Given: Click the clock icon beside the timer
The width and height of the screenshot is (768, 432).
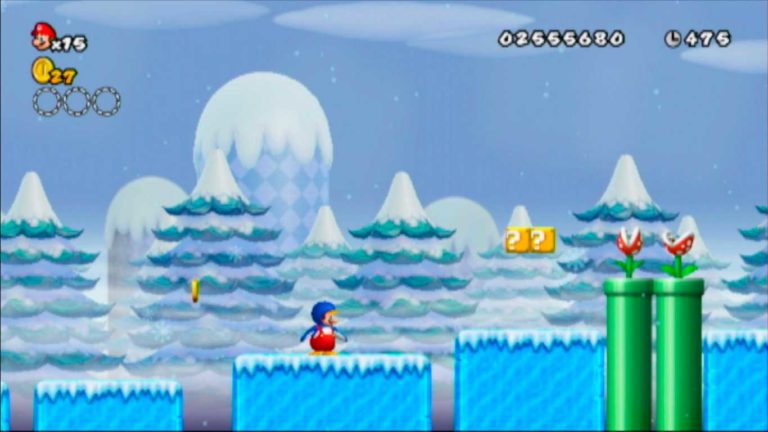Looking at the screenshot, I should (673, 39).
